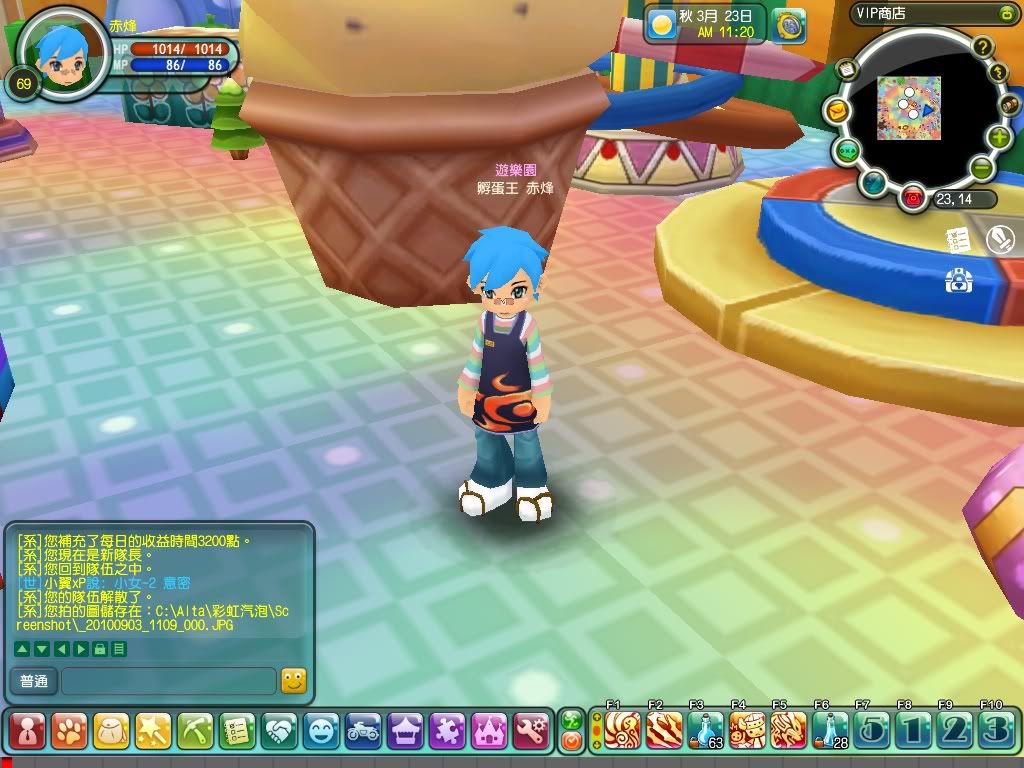Open the chat emoticon smiley picker

[x=293, y=681]
